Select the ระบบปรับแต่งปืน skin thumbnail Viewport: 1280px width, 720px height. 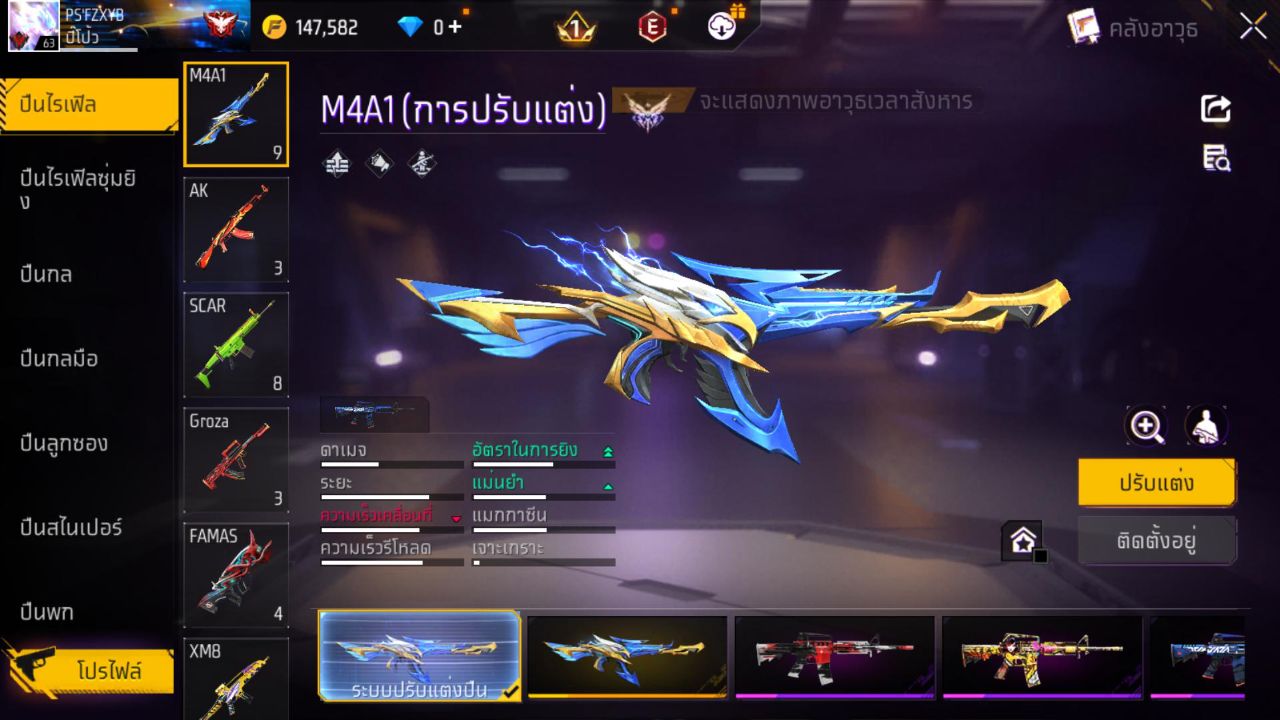click(x=420, y=655)
